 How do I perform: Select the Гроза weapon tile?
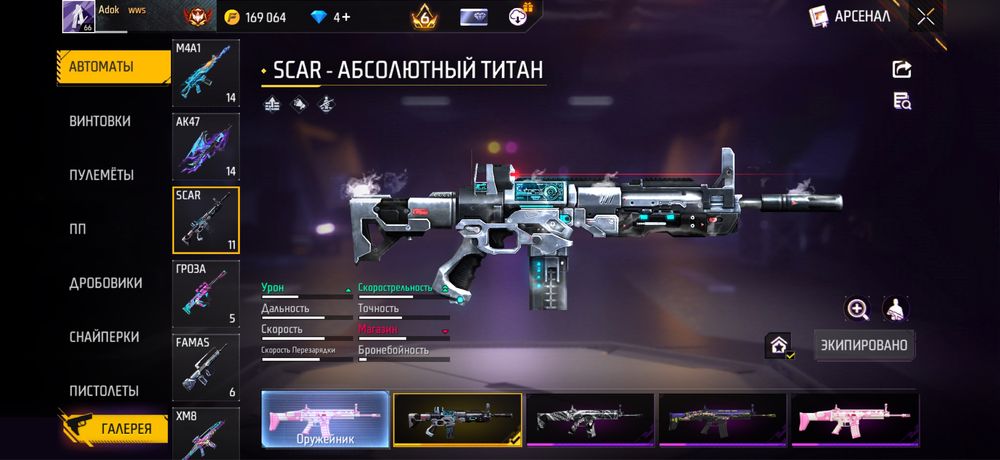(x=206, y=294)
